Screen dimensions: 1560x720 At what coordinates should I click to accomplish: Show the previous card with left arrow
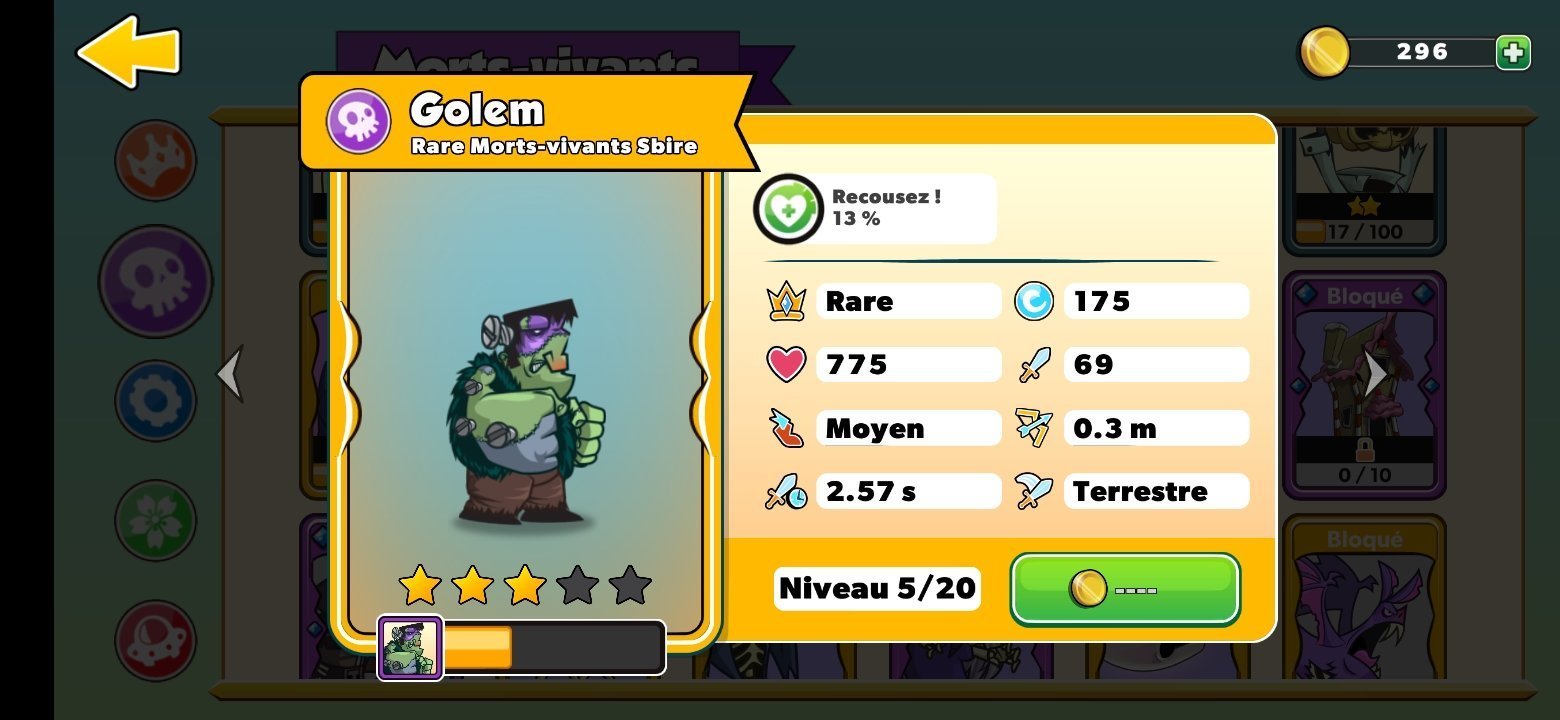(231, 373)
